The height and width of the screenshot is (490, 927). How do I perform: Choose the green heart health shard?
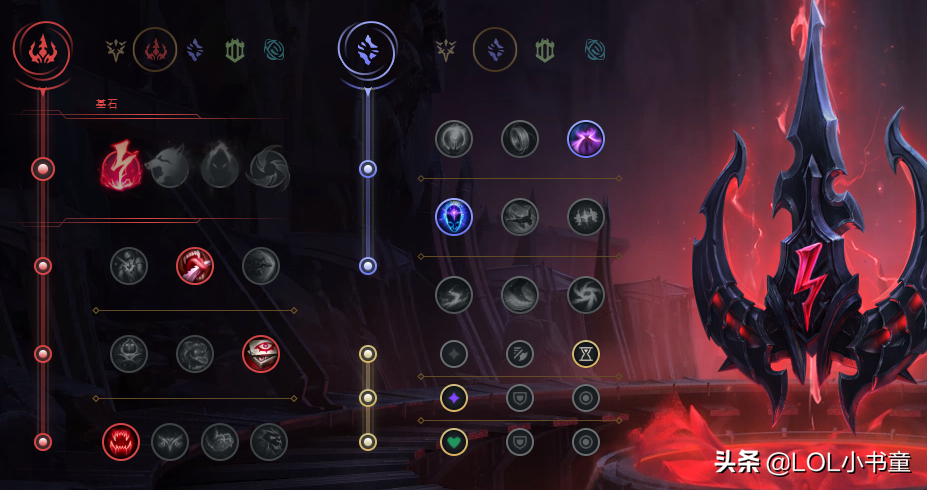(x=454, y=441)
